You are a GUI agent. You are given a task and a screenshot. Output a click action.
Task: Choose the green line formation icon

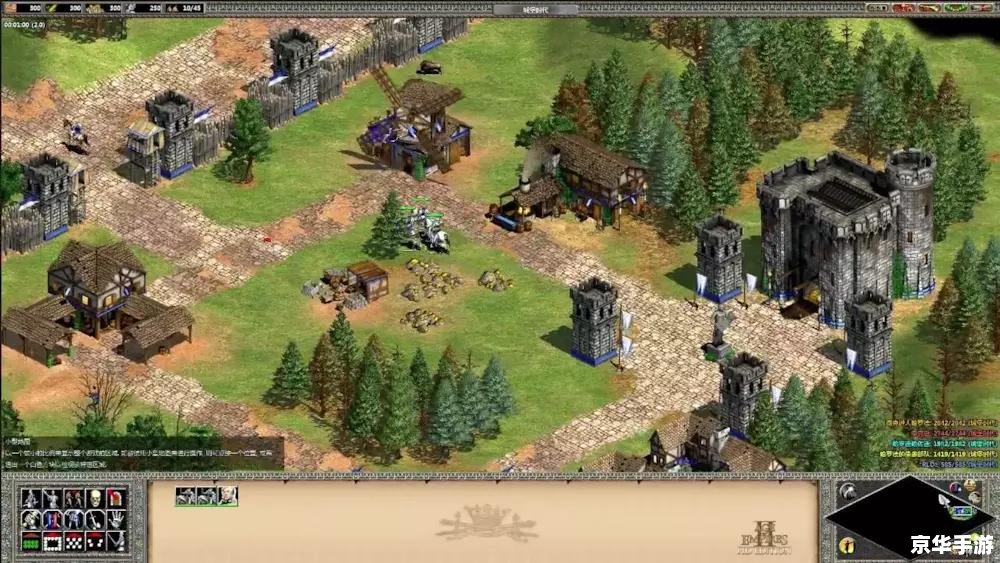(x=31, y=543)
